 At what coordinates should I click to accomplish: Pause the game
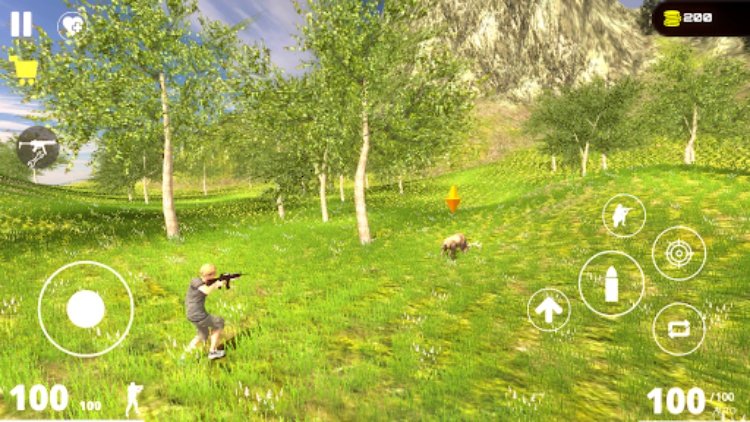[21, 24]
